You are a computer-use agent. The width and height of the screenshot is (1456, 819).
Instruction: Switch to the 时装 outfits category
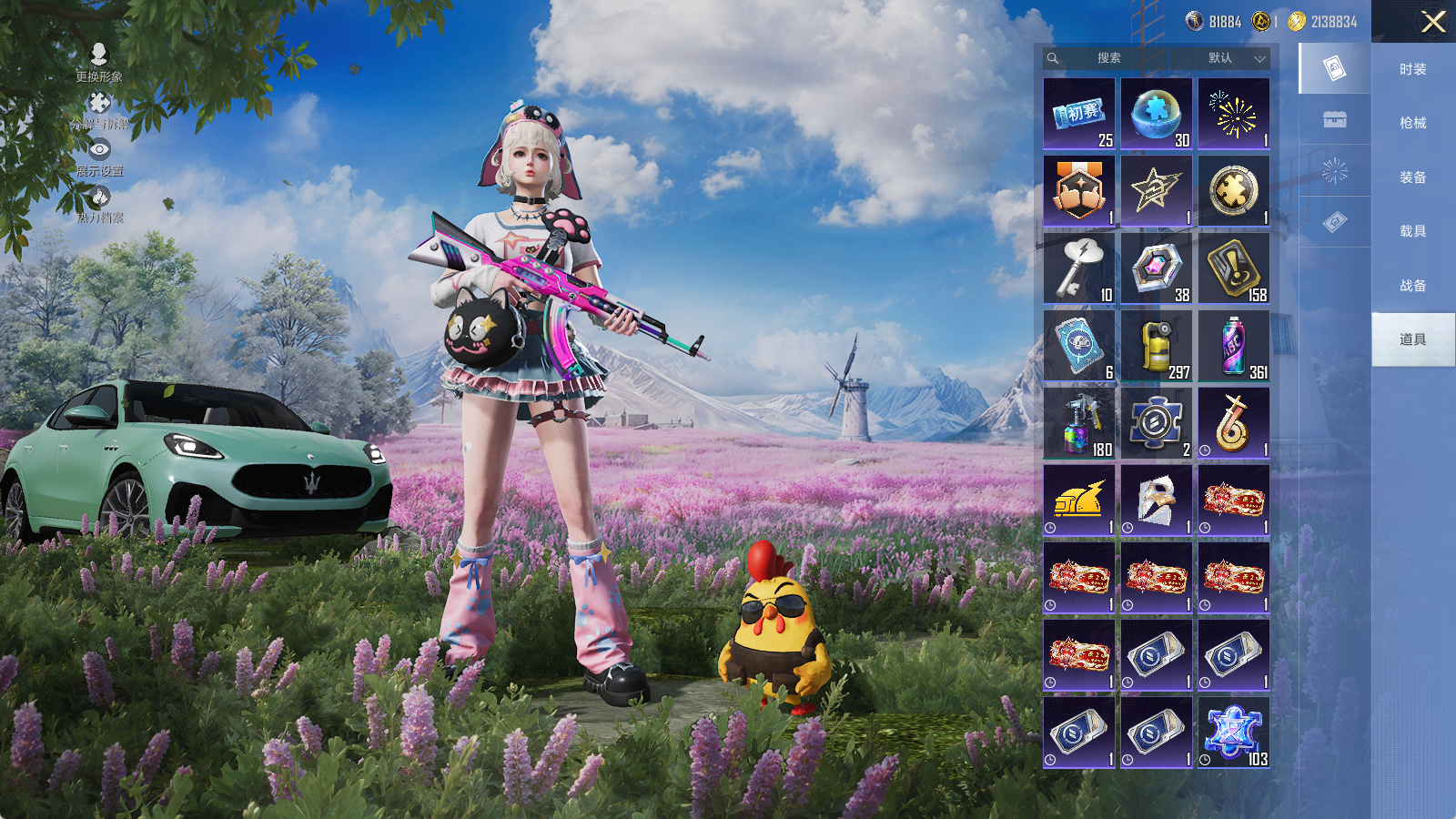(1412, 69)
